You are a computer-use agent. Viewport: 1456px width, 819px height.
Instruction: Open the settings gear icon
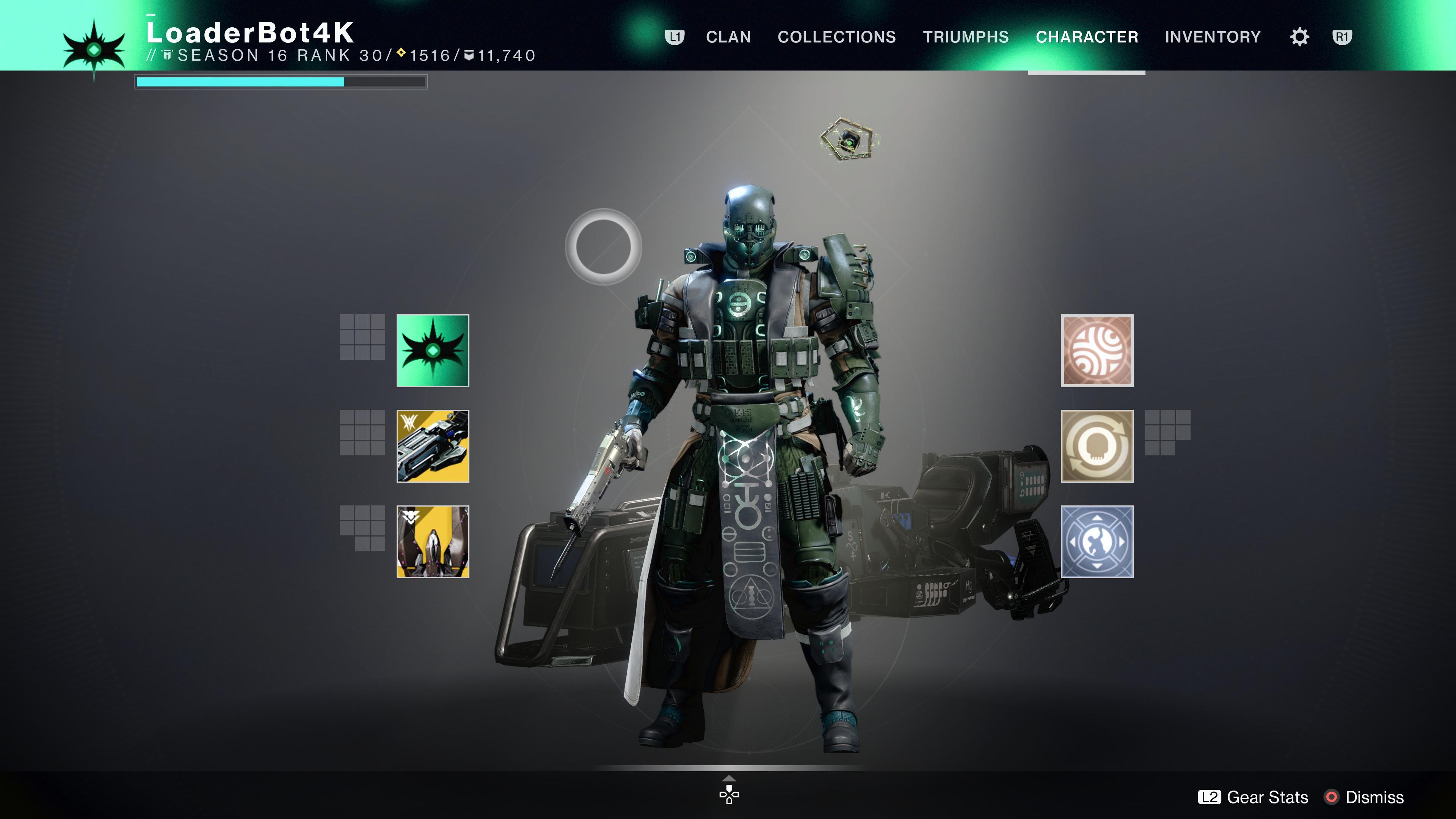point(1300,36)
